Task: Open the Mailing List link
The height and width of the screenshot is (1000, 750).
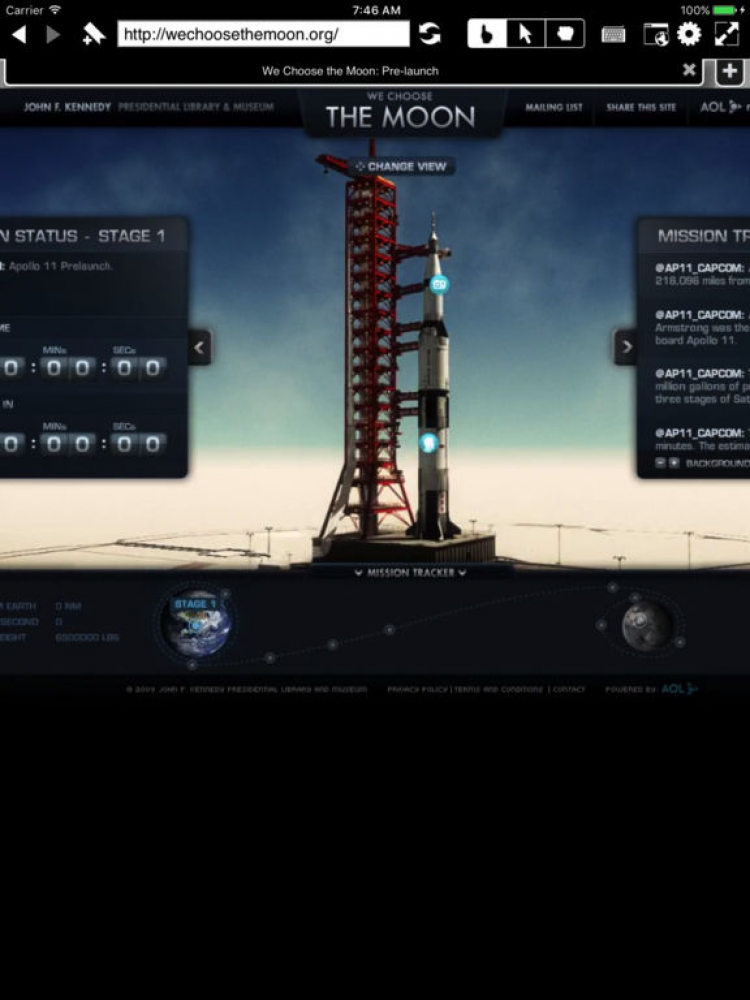Action: (554, 108)
